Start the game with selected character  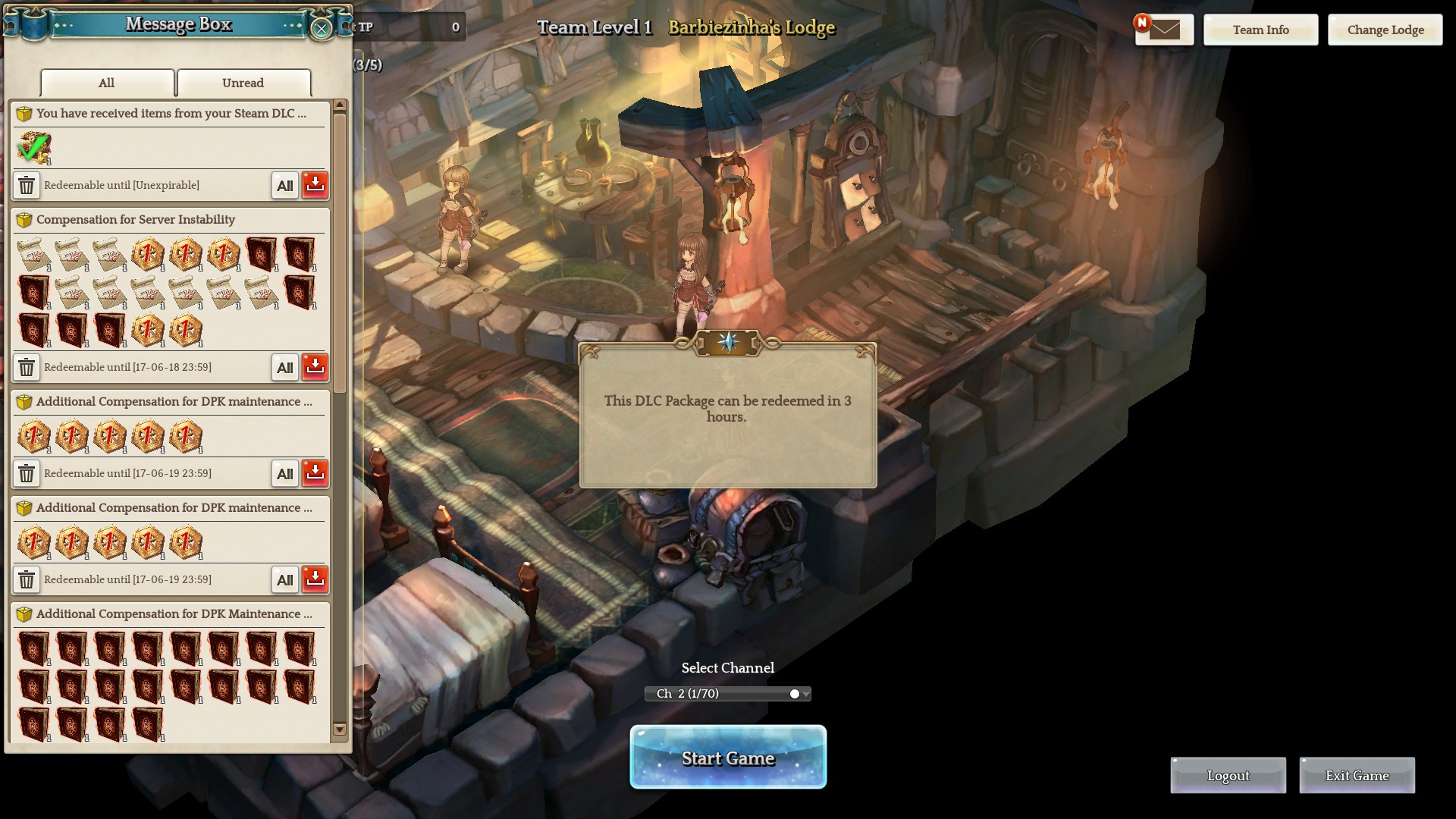point(728,758)
